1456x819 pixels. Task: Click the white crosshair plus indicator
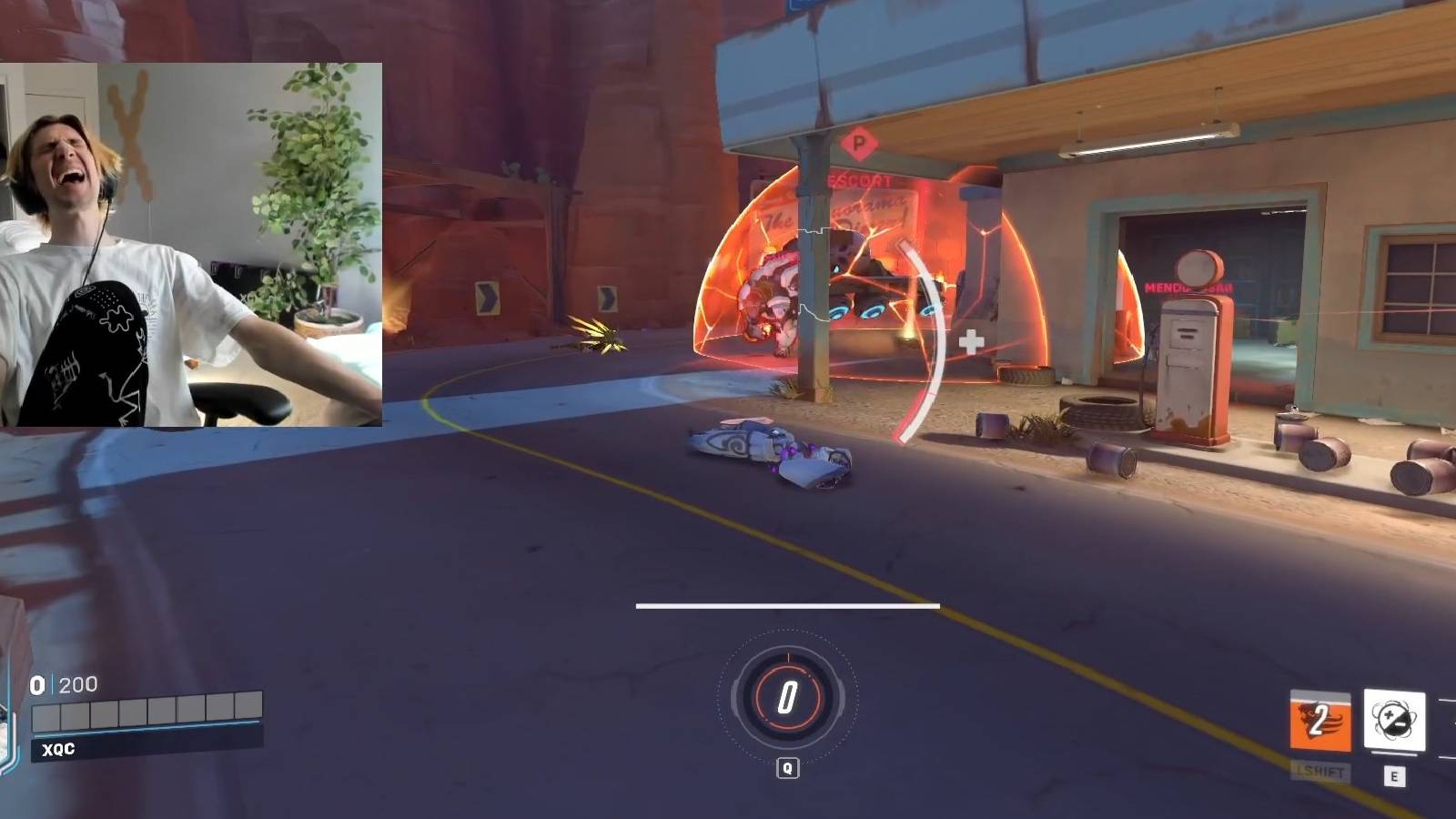click(x=970, y=341)
